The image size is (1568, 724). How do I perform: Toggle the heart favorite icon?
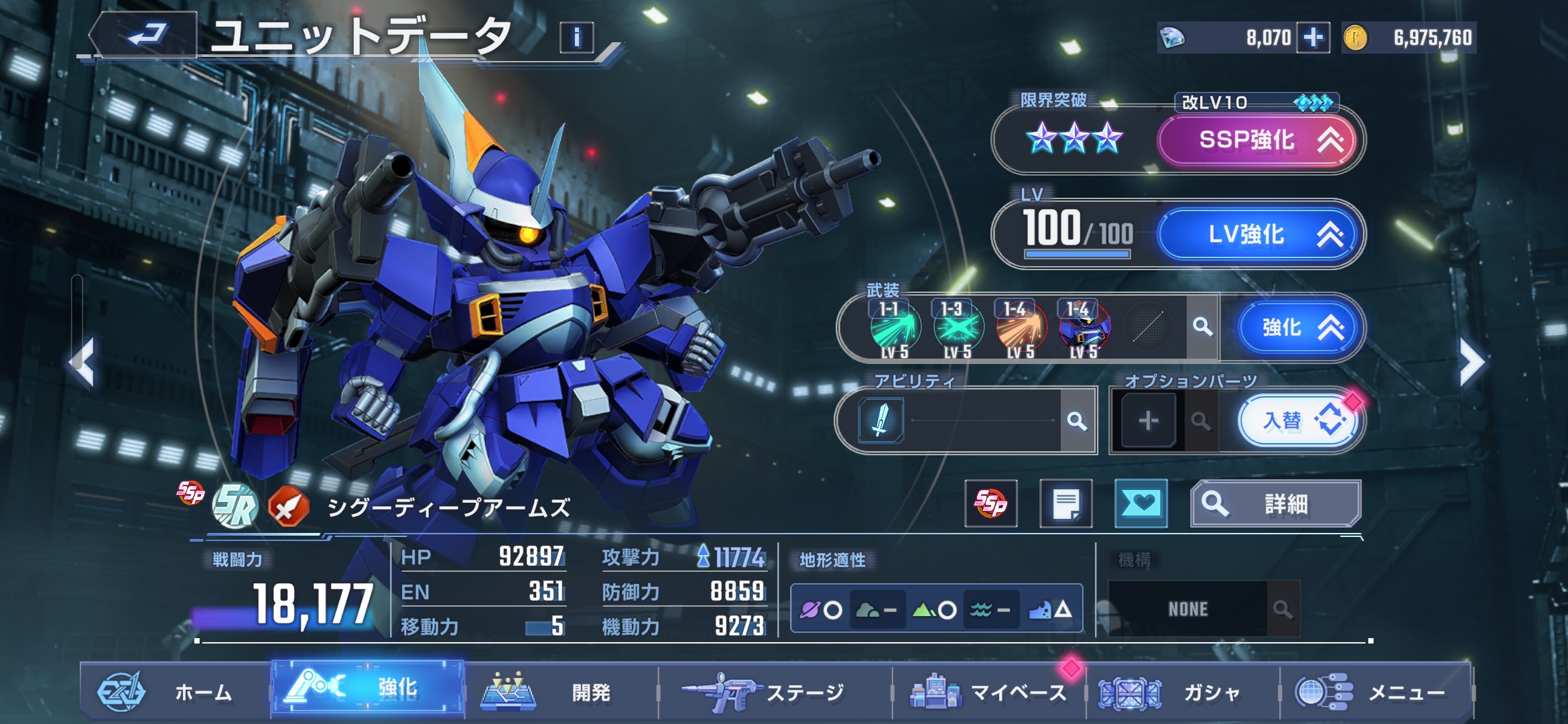pos(1140,503)
